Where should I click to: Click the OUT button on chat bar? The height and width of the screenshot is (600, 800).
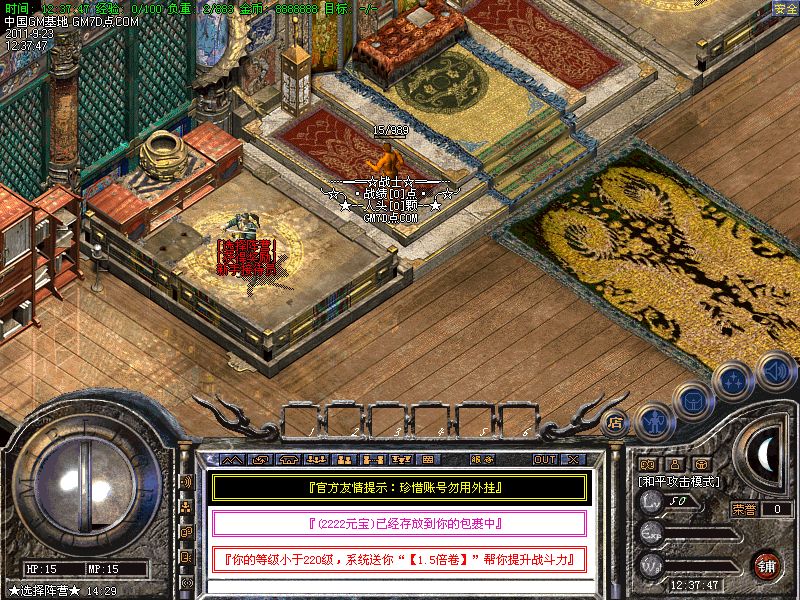(544, 459)
